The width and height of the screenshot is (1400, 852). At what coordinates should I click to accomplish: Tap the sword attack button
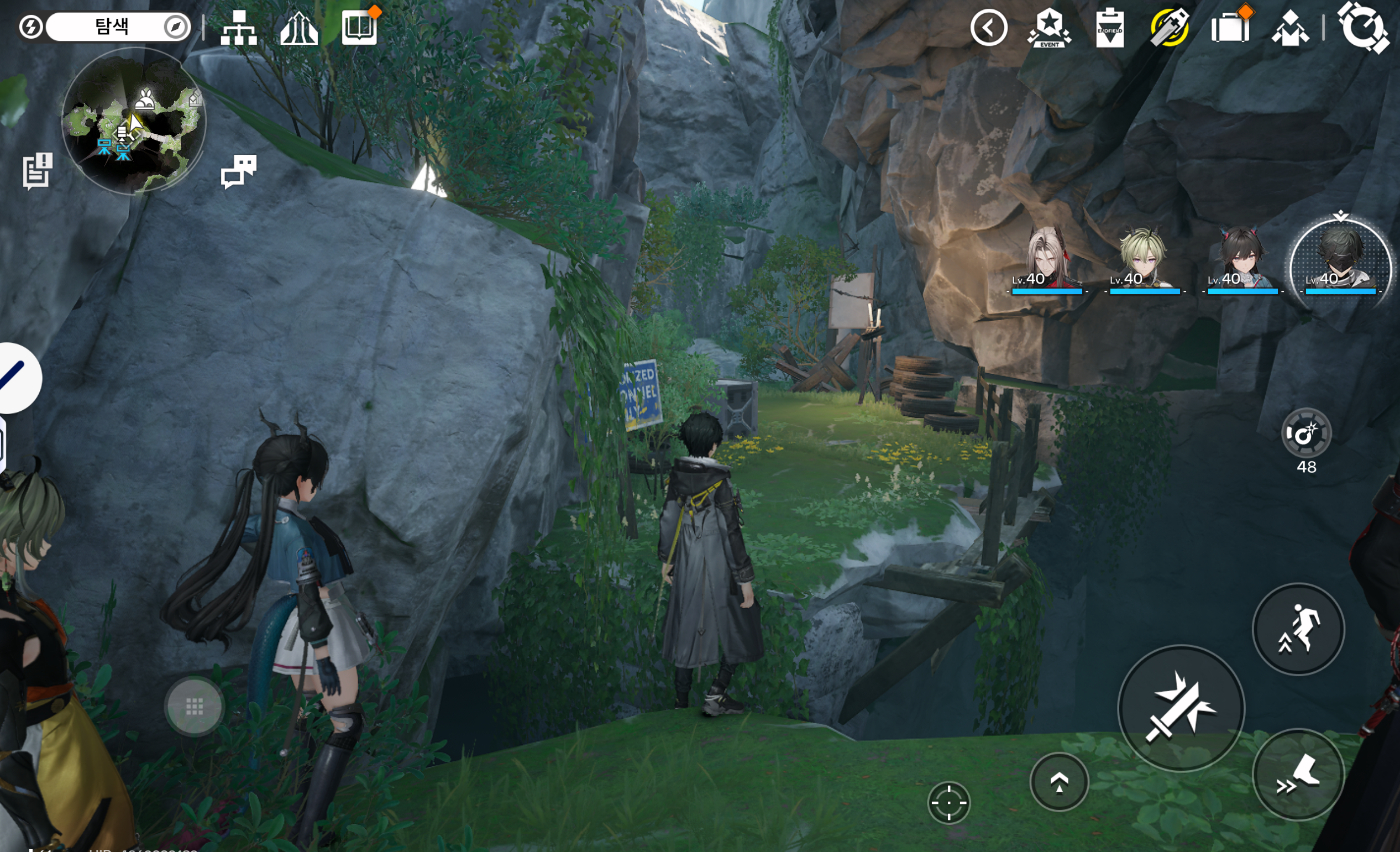(1181, 708)
